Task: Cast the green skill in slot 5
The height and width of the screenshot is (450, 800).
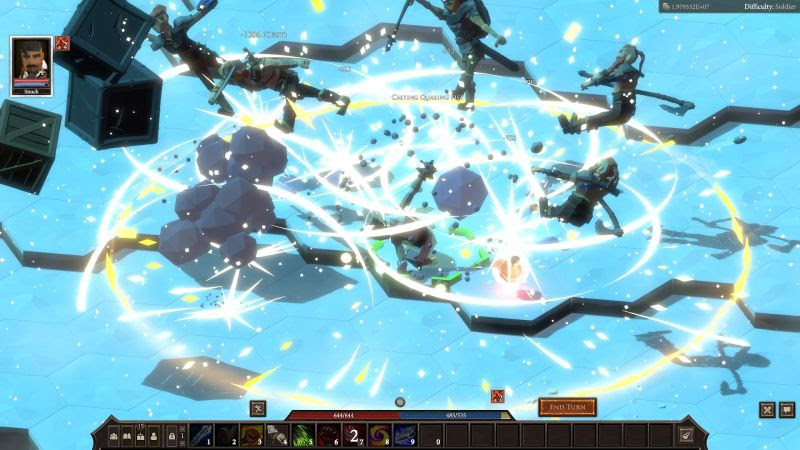Action: click(302, 435)
